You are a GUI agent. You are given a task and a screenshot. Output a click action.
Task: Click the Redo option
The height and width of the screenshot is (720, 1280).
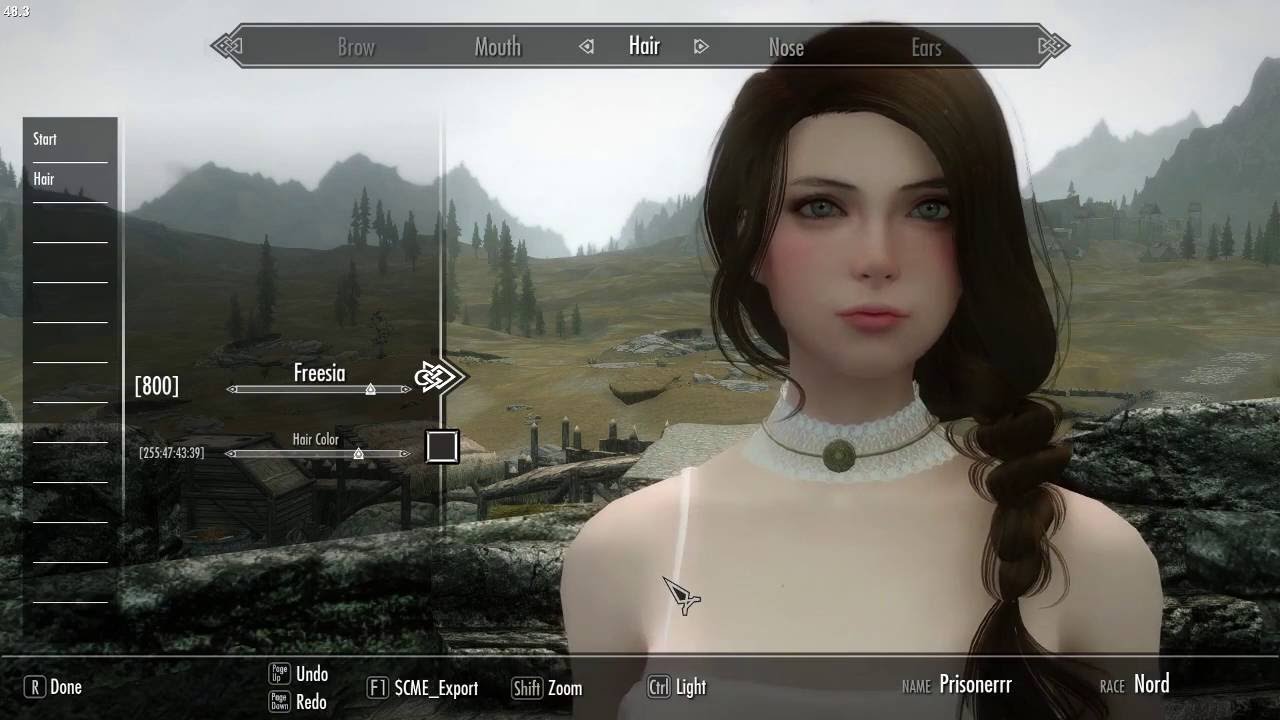click(311, 702)
